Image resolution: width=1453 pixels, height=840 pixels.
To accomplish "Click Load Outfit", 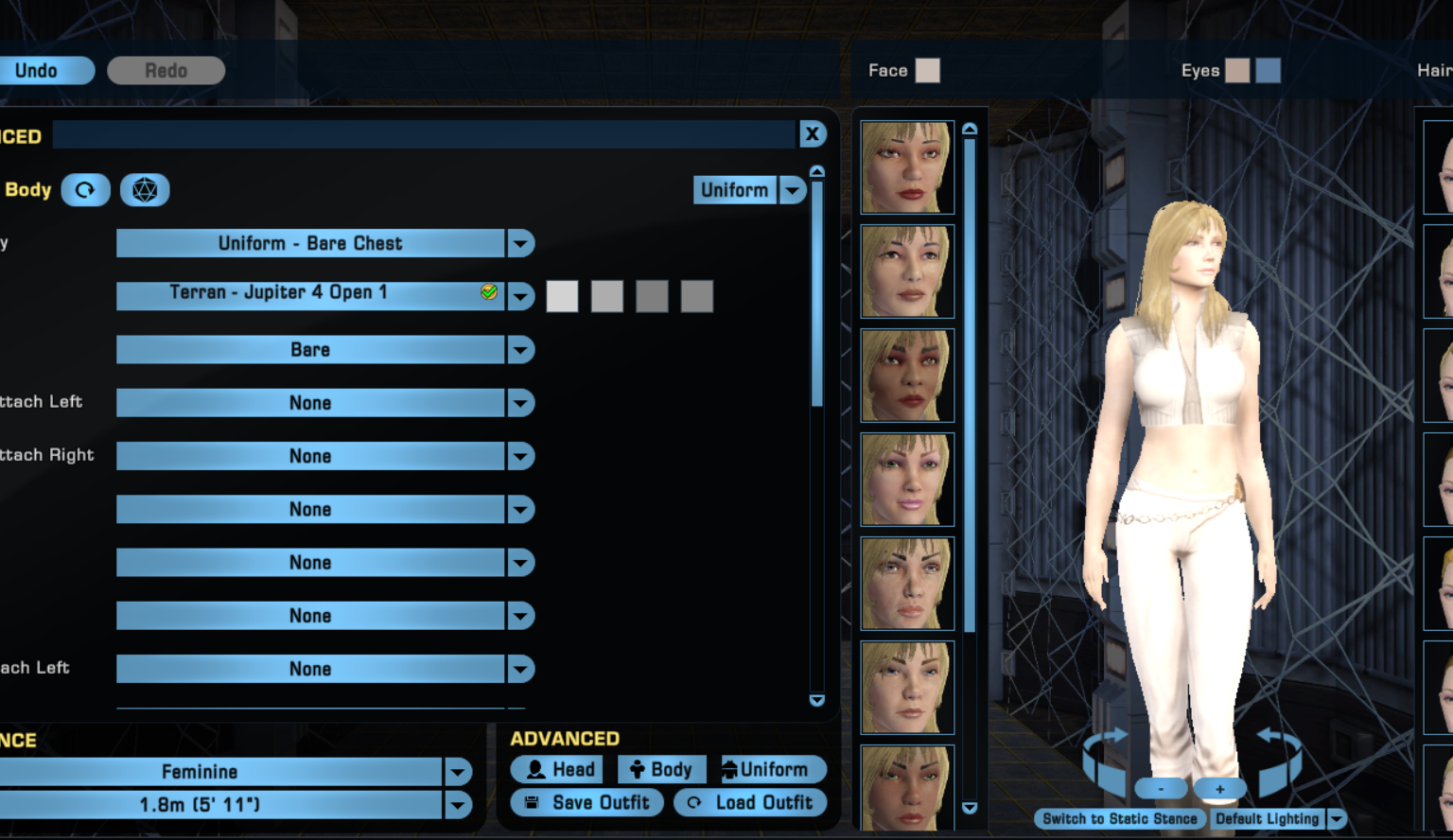I will click(x=750, y=802).
